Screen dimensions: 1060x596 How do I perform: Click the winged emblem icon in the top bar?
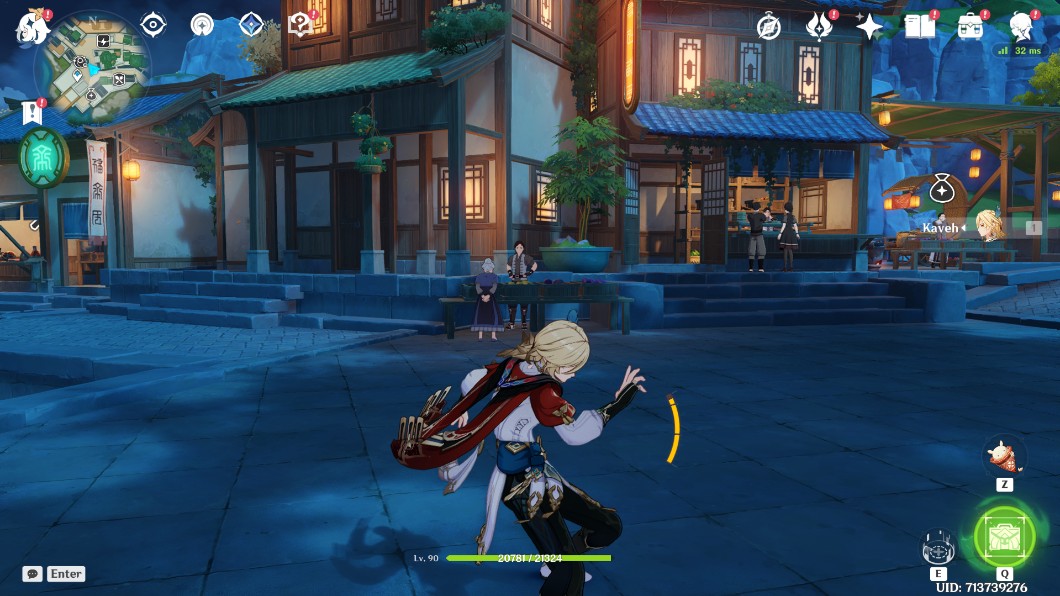point(819,26)
